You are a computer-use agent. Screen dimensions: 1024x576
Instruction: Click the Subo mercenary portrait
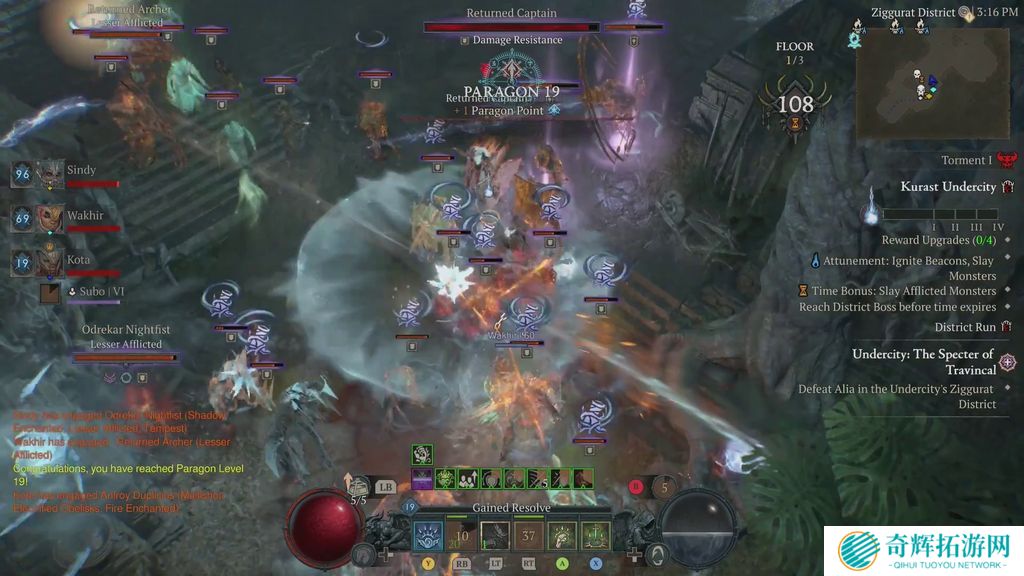[51, 293]
